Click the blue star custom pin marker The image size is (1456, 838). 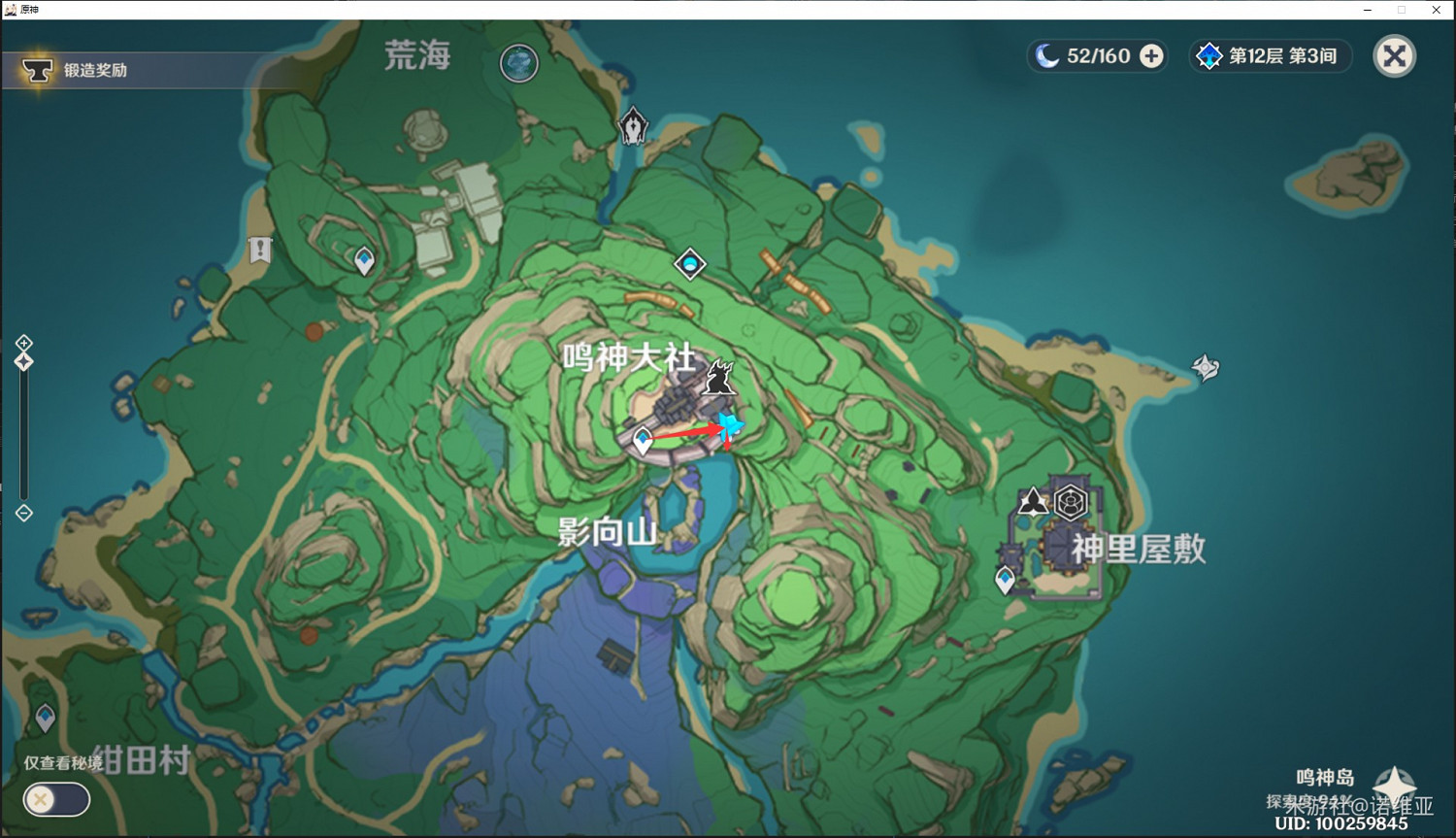(x=729, y=423)
